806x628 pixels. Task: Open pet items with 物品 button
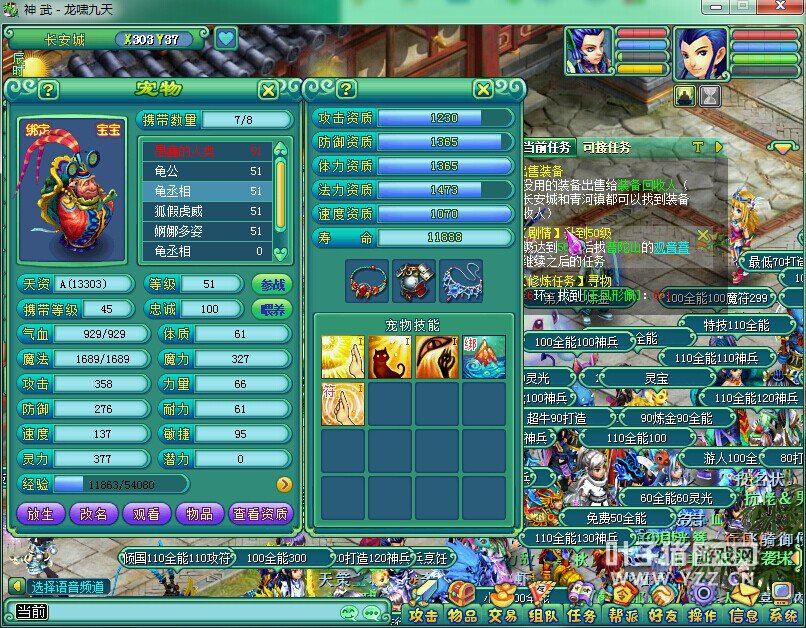tap(199, 514)
